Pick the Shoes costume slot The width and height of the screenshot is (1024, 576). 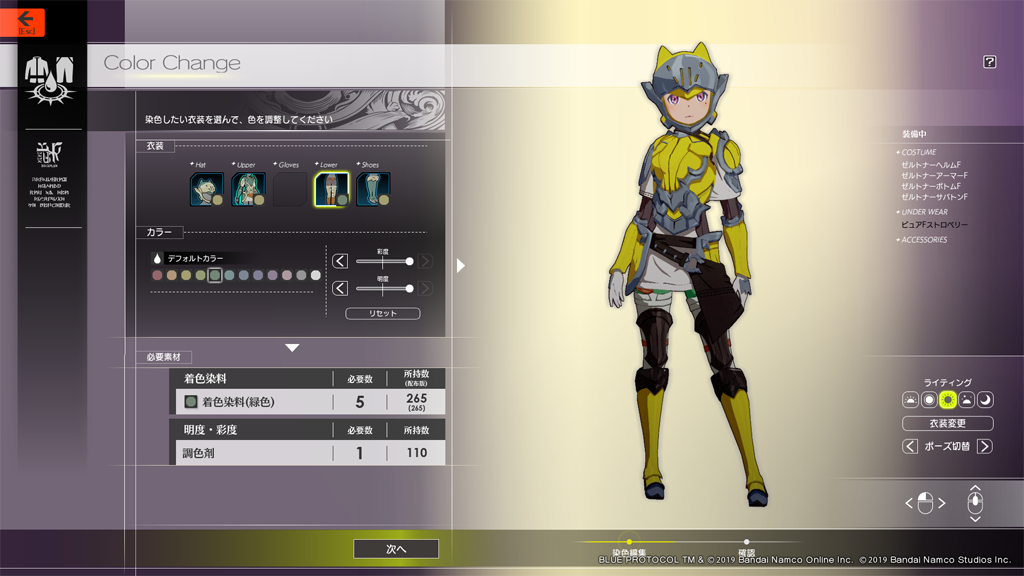pyautogui.click(x=373, y=189)
